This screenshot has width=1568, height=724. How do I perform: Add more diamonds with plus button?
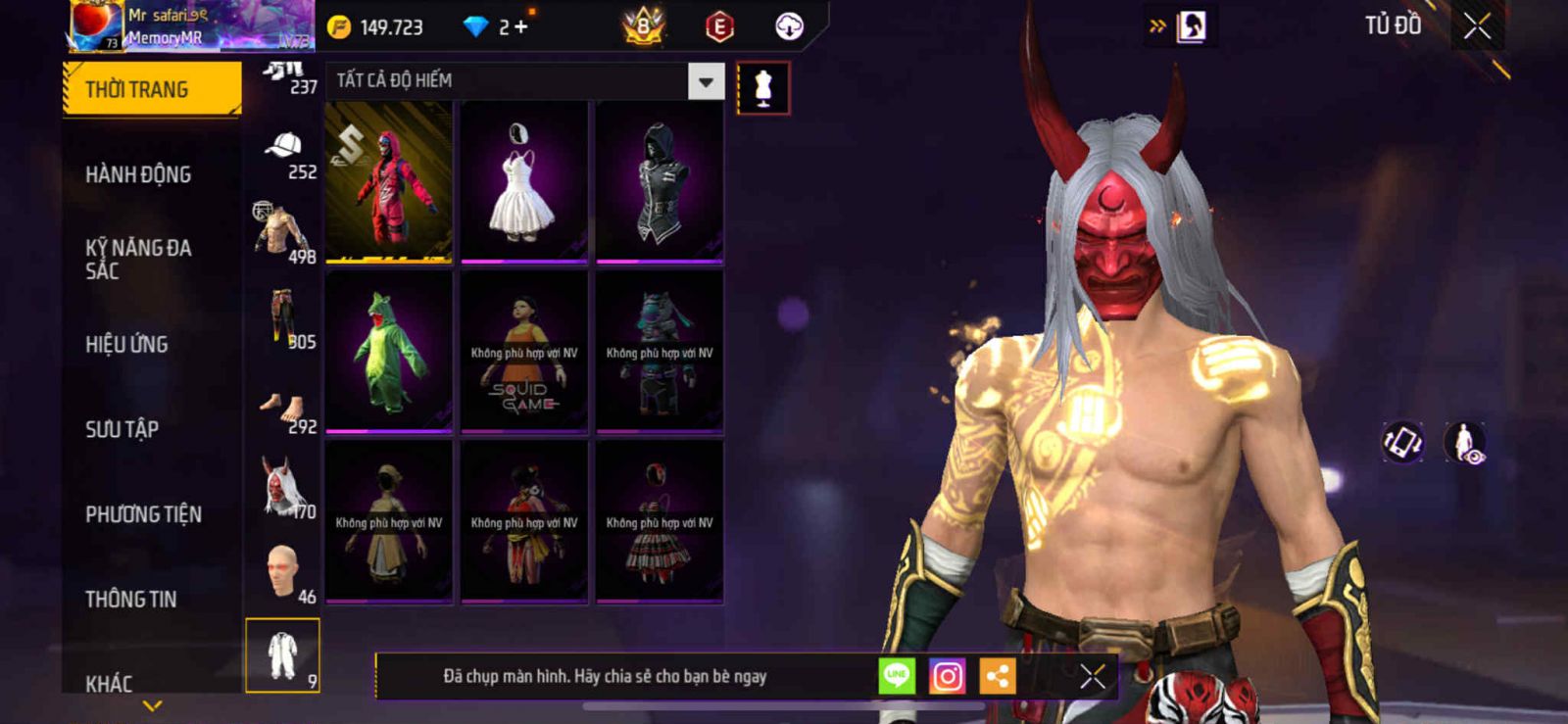coord(520,26)
